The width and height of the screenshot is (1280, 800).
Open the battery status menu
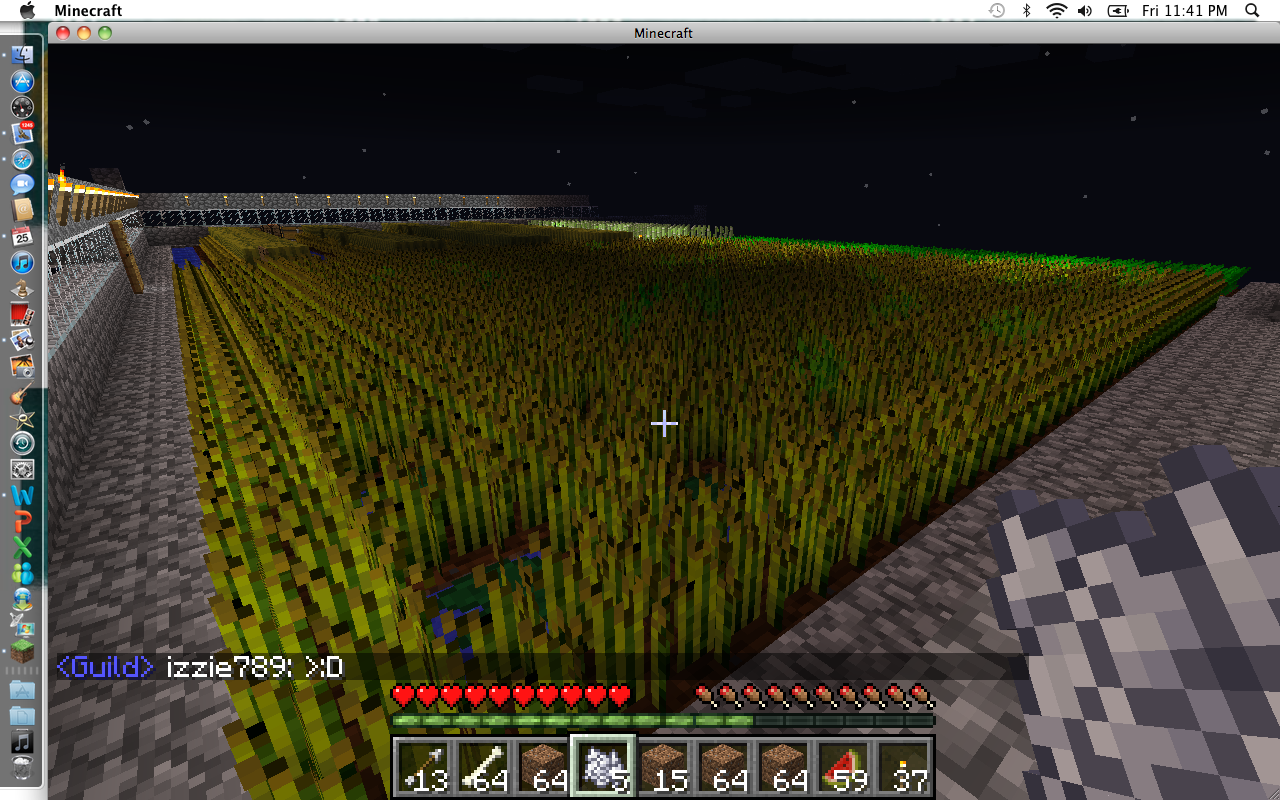pos(1118,10)
